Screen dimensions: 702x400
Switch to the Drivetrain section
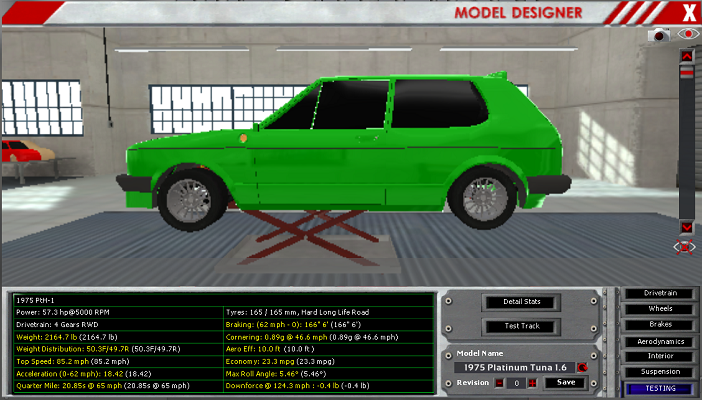pyautogui.click(x=659, y=293)
